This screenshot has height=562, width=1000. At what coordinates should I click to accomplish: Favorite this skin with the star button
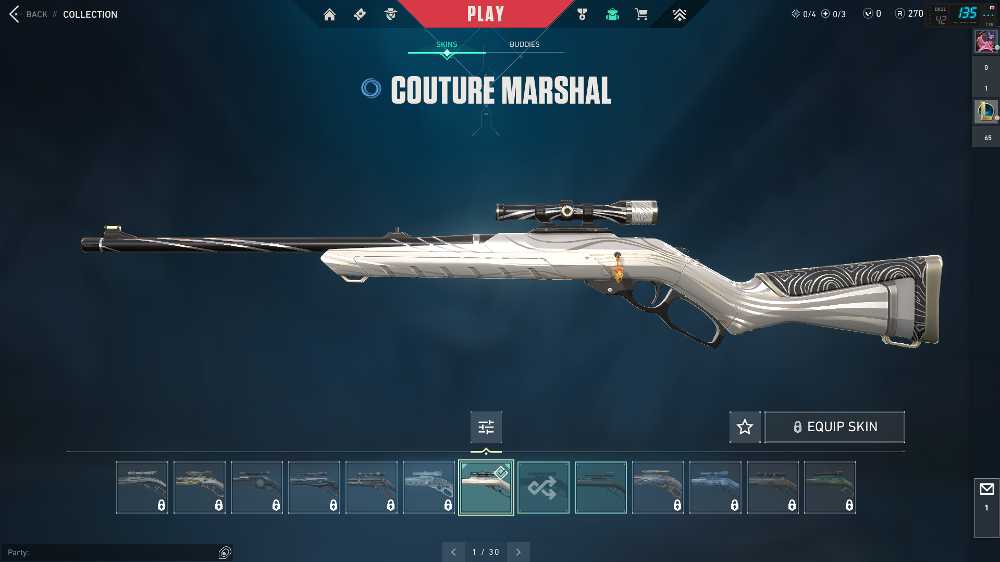coord(745,427)
